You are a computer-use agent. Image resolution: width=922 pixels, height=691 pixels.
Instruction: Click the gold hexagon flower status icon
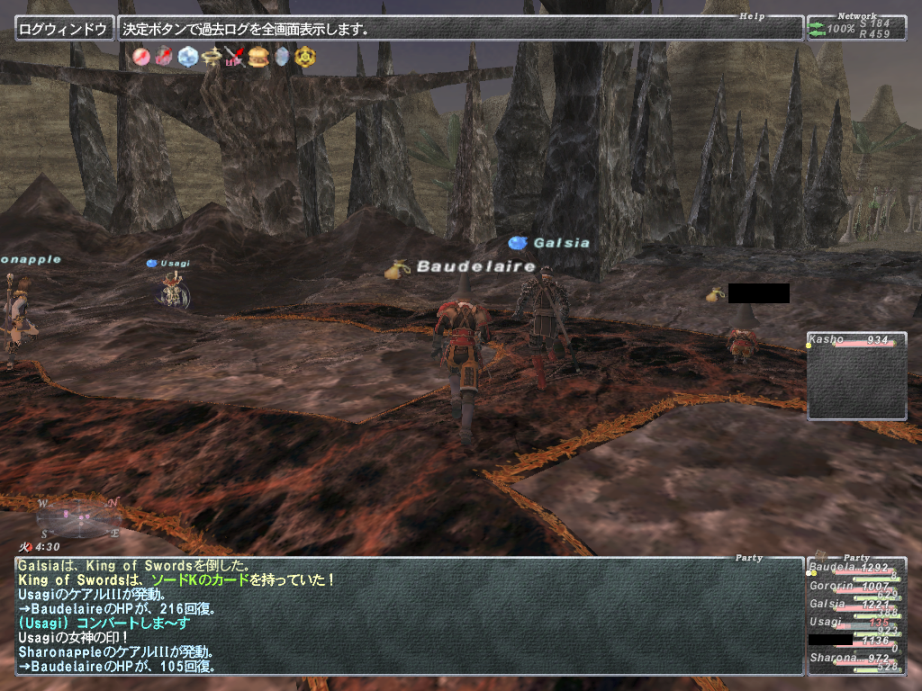coord(305,57)
